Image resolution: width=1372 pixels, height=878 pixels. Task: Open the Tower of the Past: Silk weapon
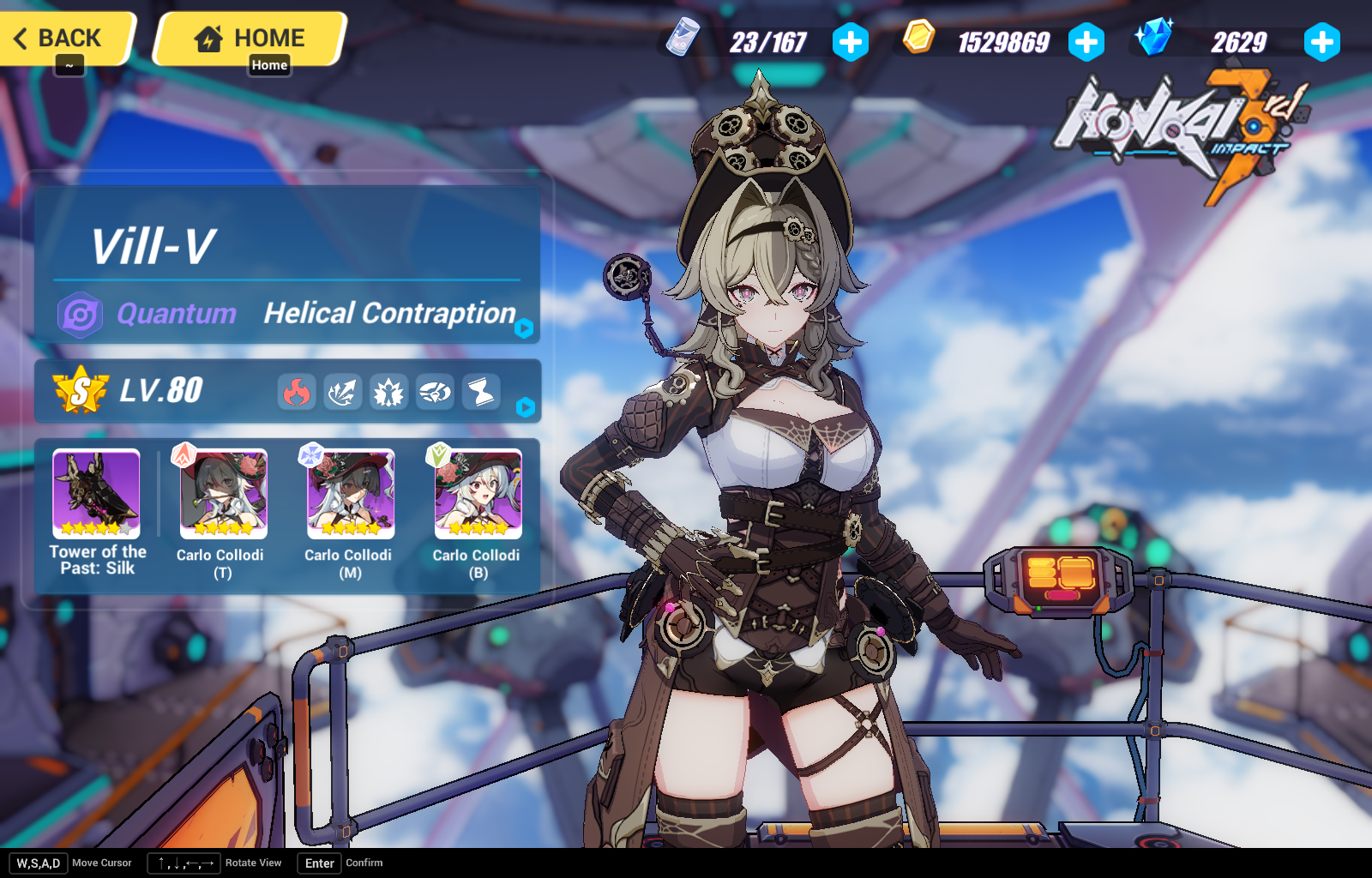pyautogui.click(x=95, y=495)
